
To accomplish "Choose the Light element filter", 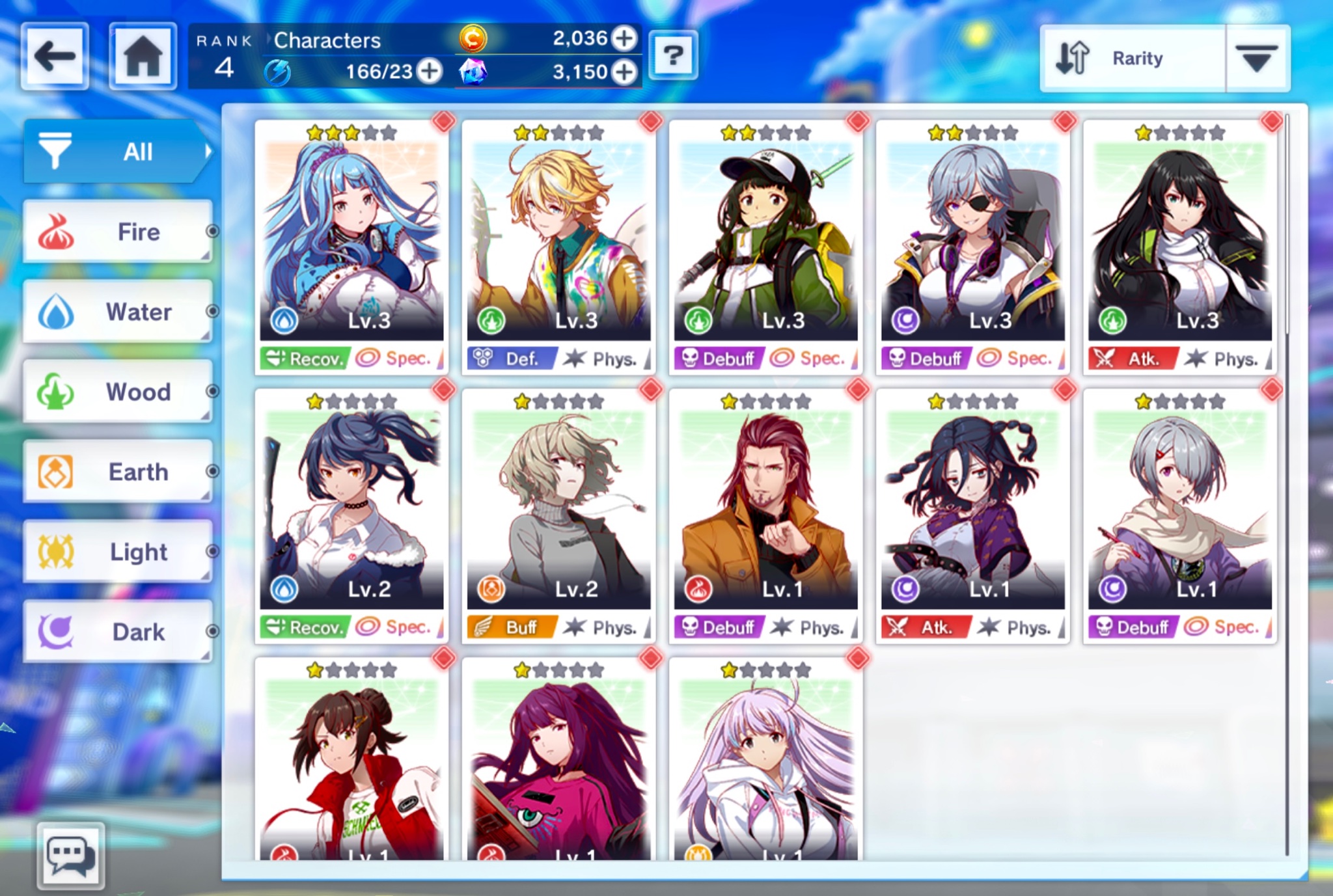I will click(x=117, y=552).
